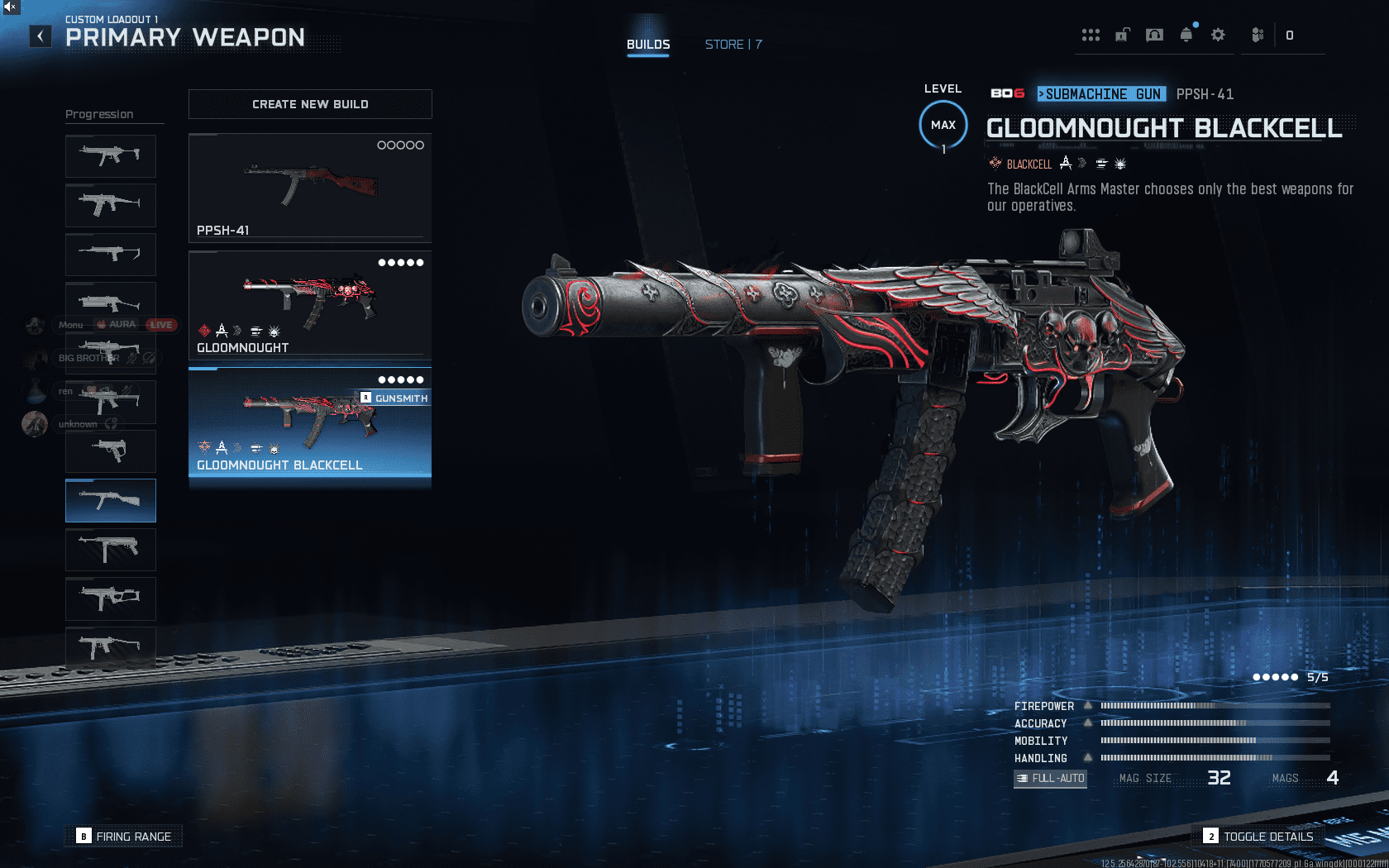Click the Full-Auto fire mode tag

tap(1050, 779)
